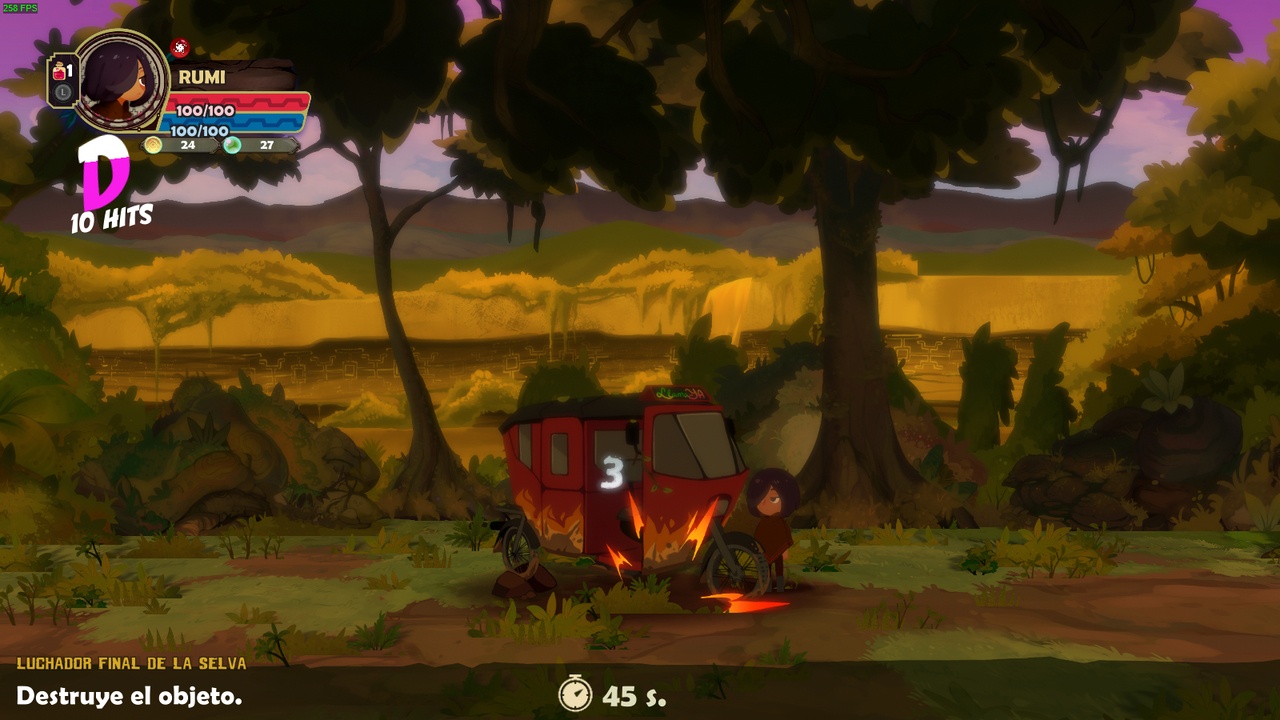Viewport: 1280px width, 720px height.
Task: Click the red status effect icon above Rumi's name
Action: point(180,47)
